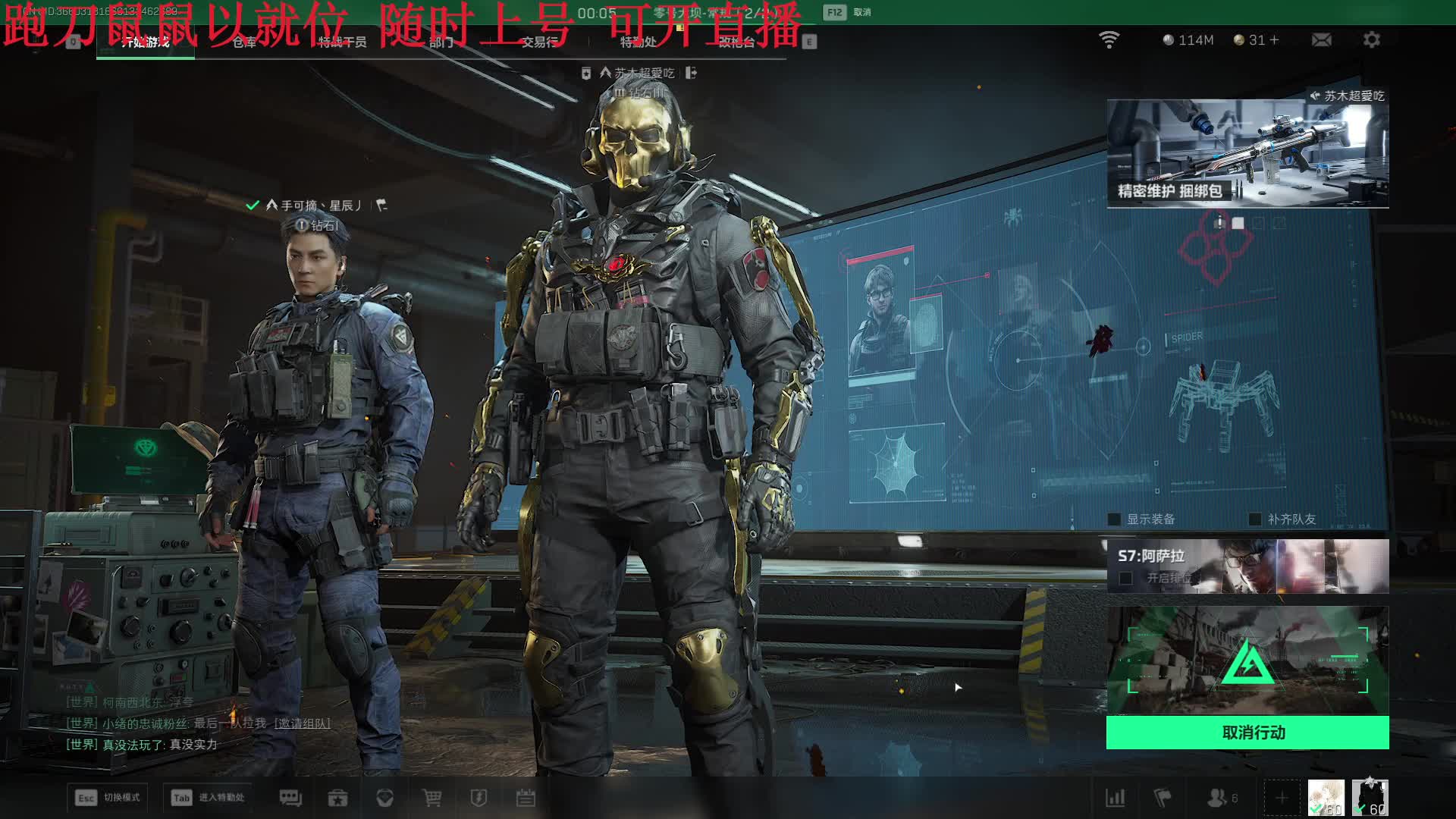The height and width of the screenshot is (819, 1456).
Task: Click the 切换模式 switch mode button
Action: [107, 798]
